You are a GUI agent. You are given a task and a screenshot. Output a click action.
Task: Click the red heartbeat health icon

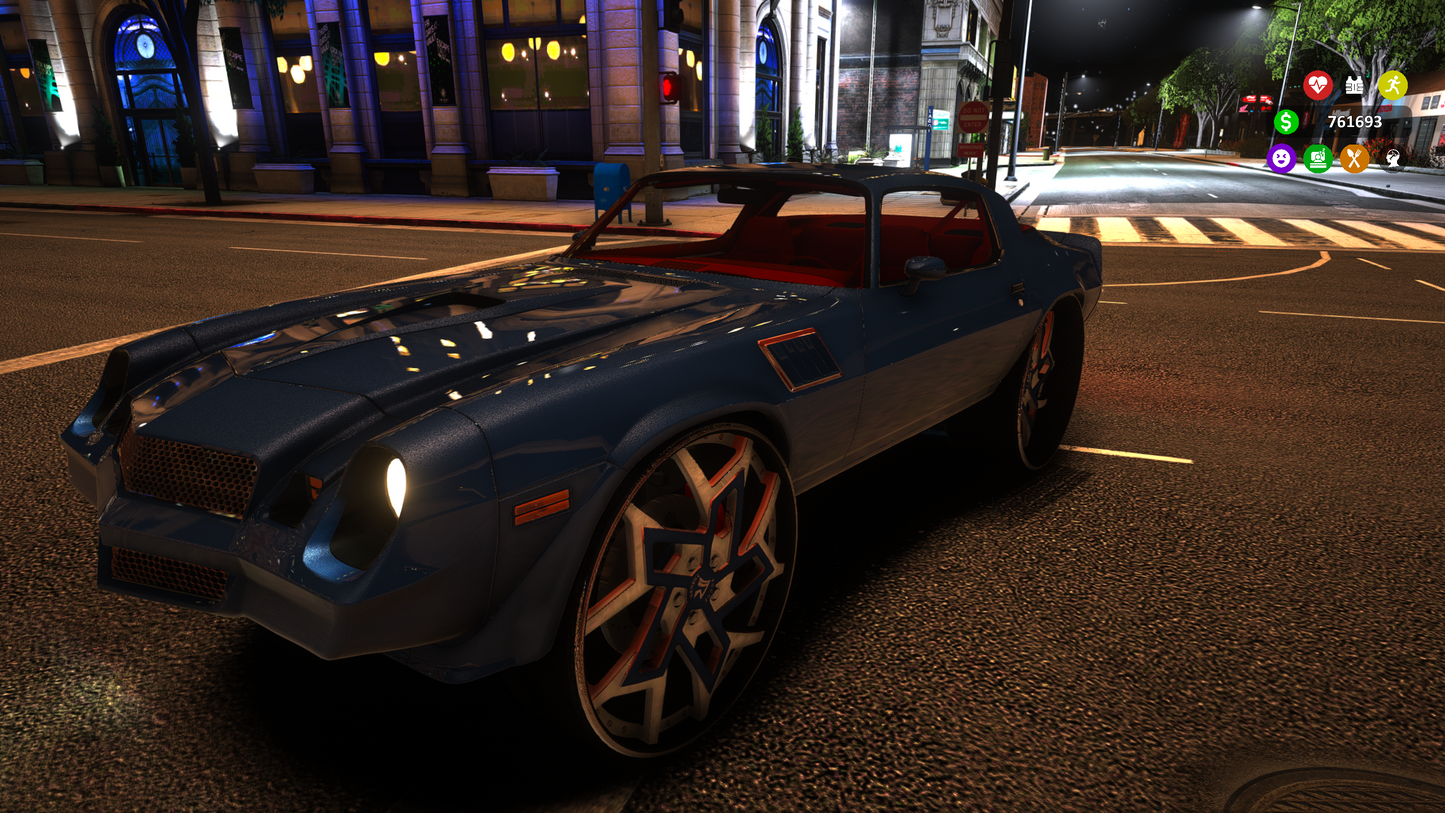tap(1317, 85)
